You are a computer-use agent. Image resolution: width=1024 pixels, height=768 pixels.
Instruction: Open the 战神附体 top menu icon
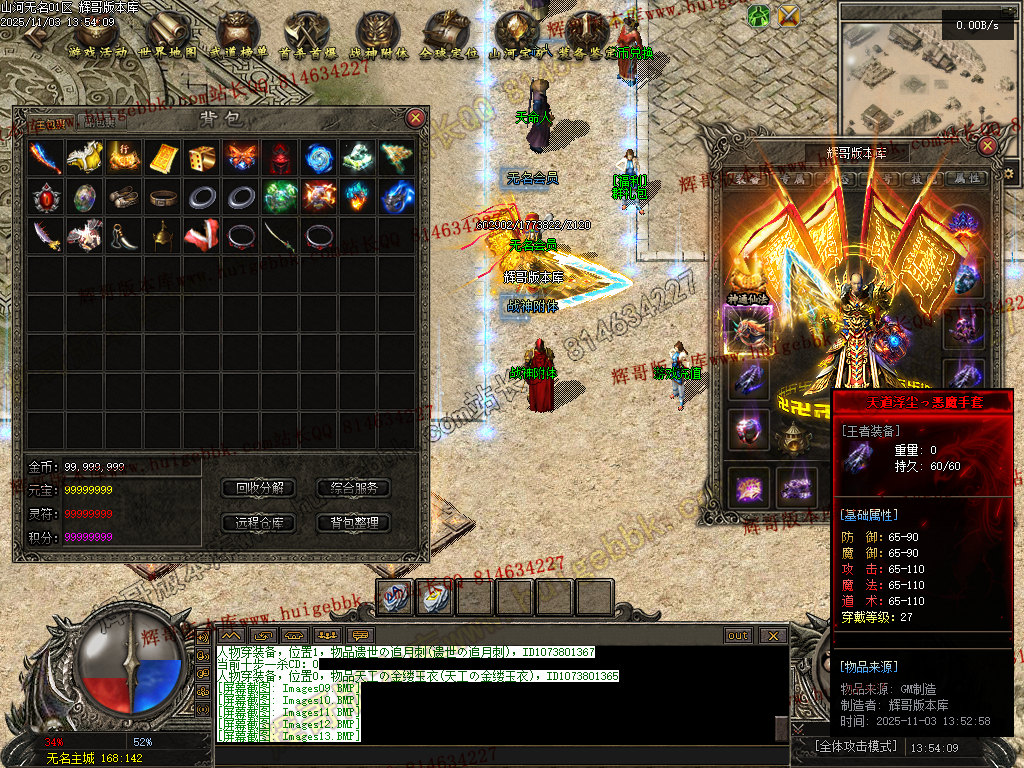tap(378, 35)
